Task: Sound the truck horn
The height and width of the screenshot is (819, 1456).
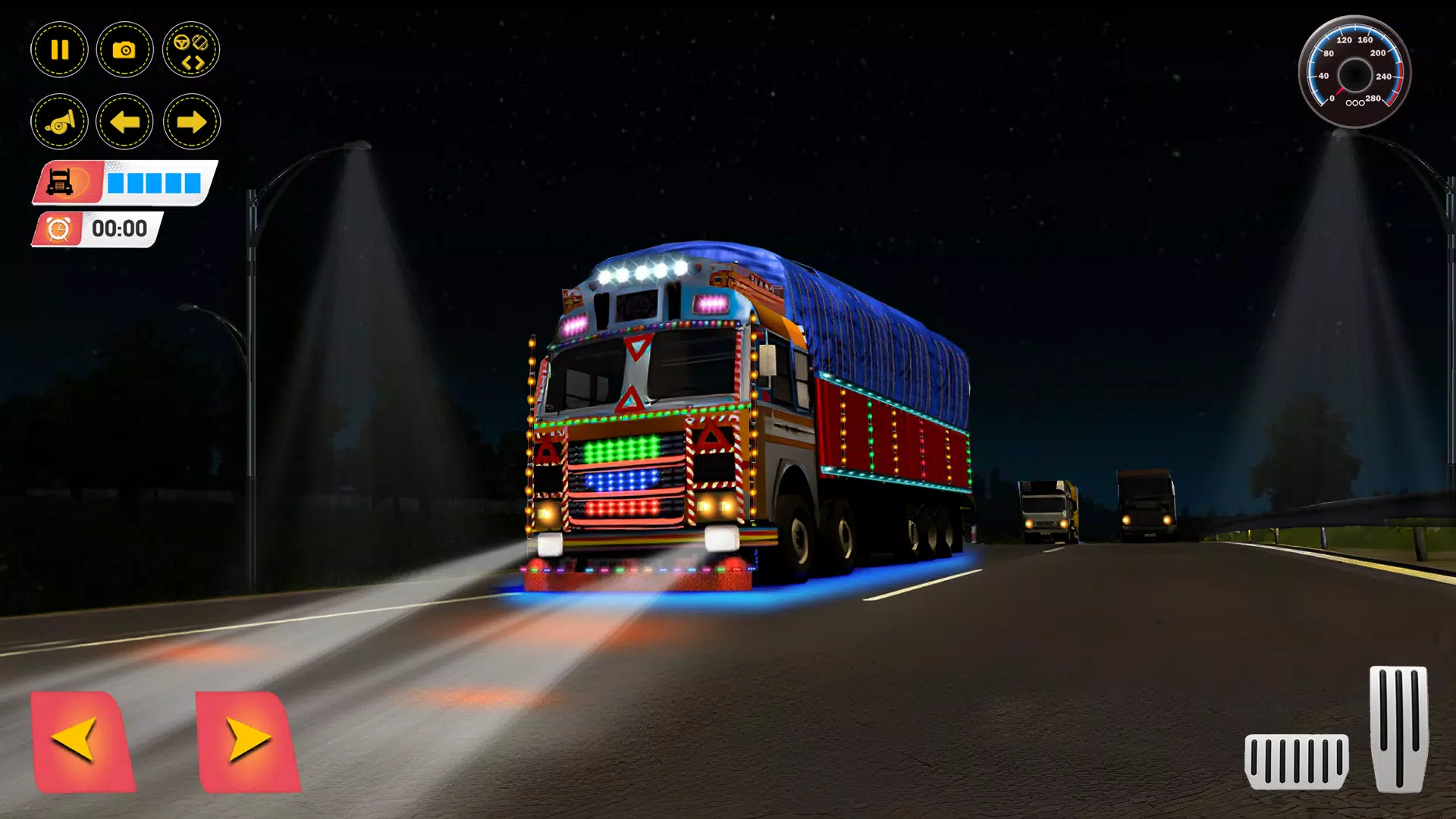Action: pyautogui.click(x=59, y=121)
